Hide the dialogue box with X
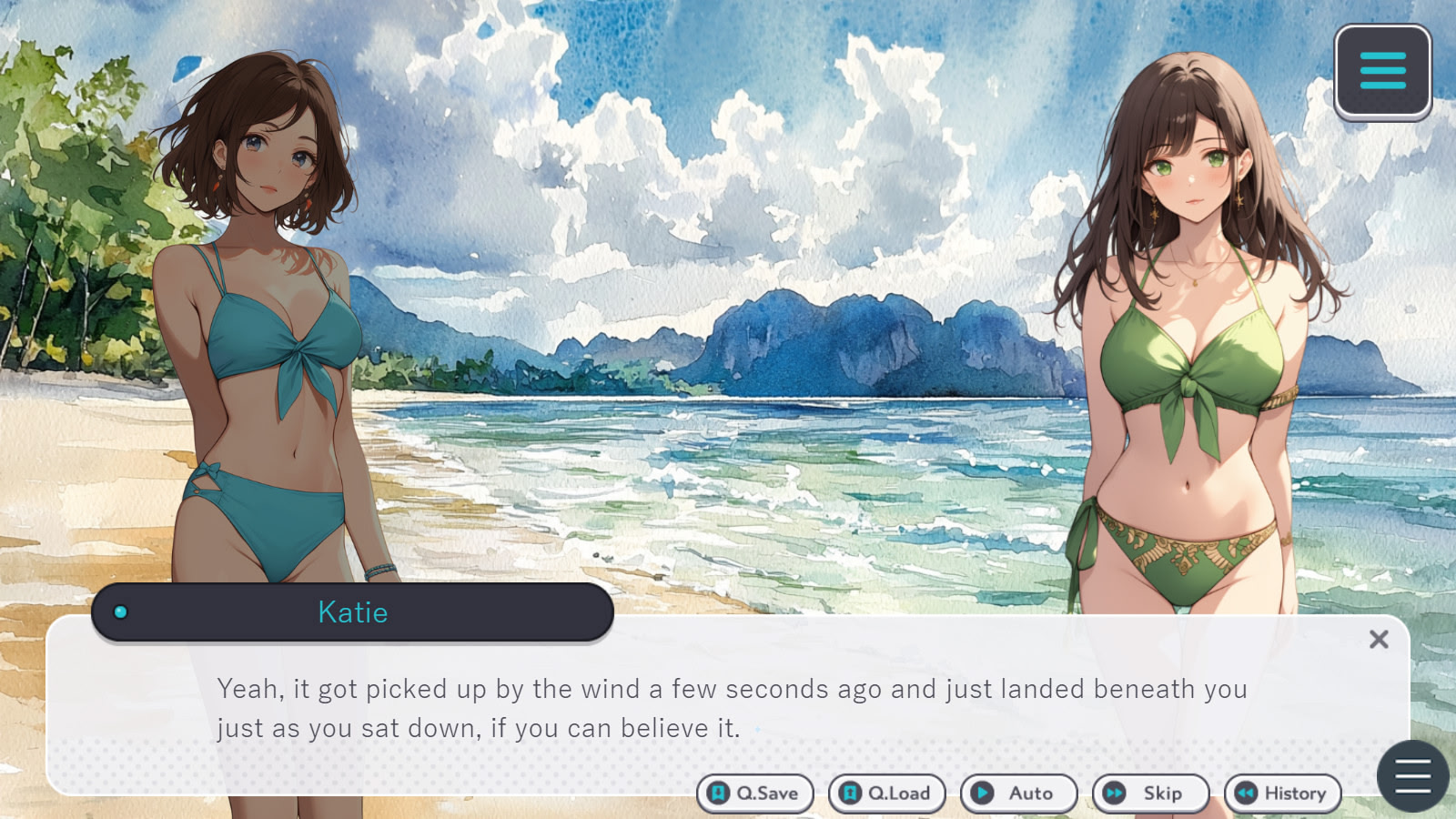Image resolution: width=1456 pixels, height=819 pixels. coord(1379,640)
